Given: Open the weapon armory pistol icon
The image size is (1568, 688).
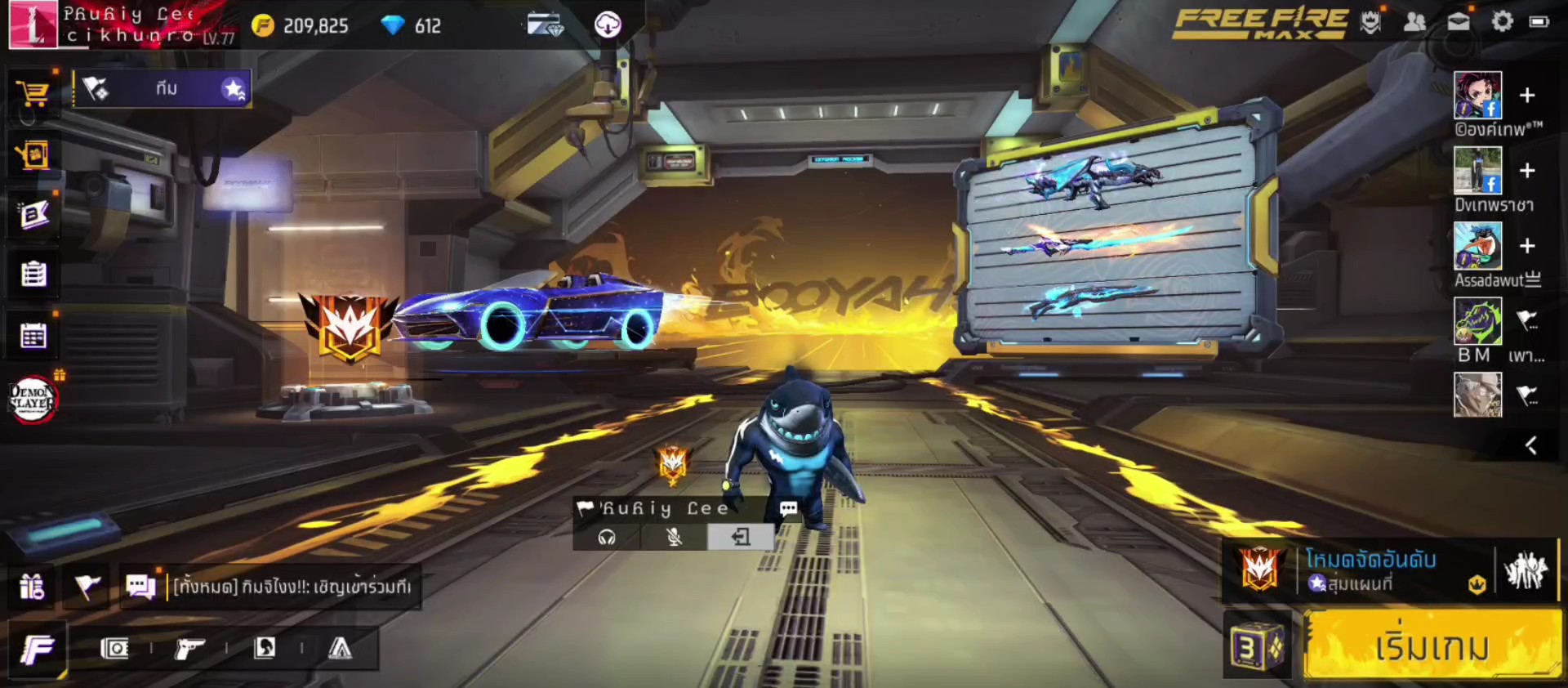Looking at the screenshot, I should pyautogui.click(x=189, y=649).
